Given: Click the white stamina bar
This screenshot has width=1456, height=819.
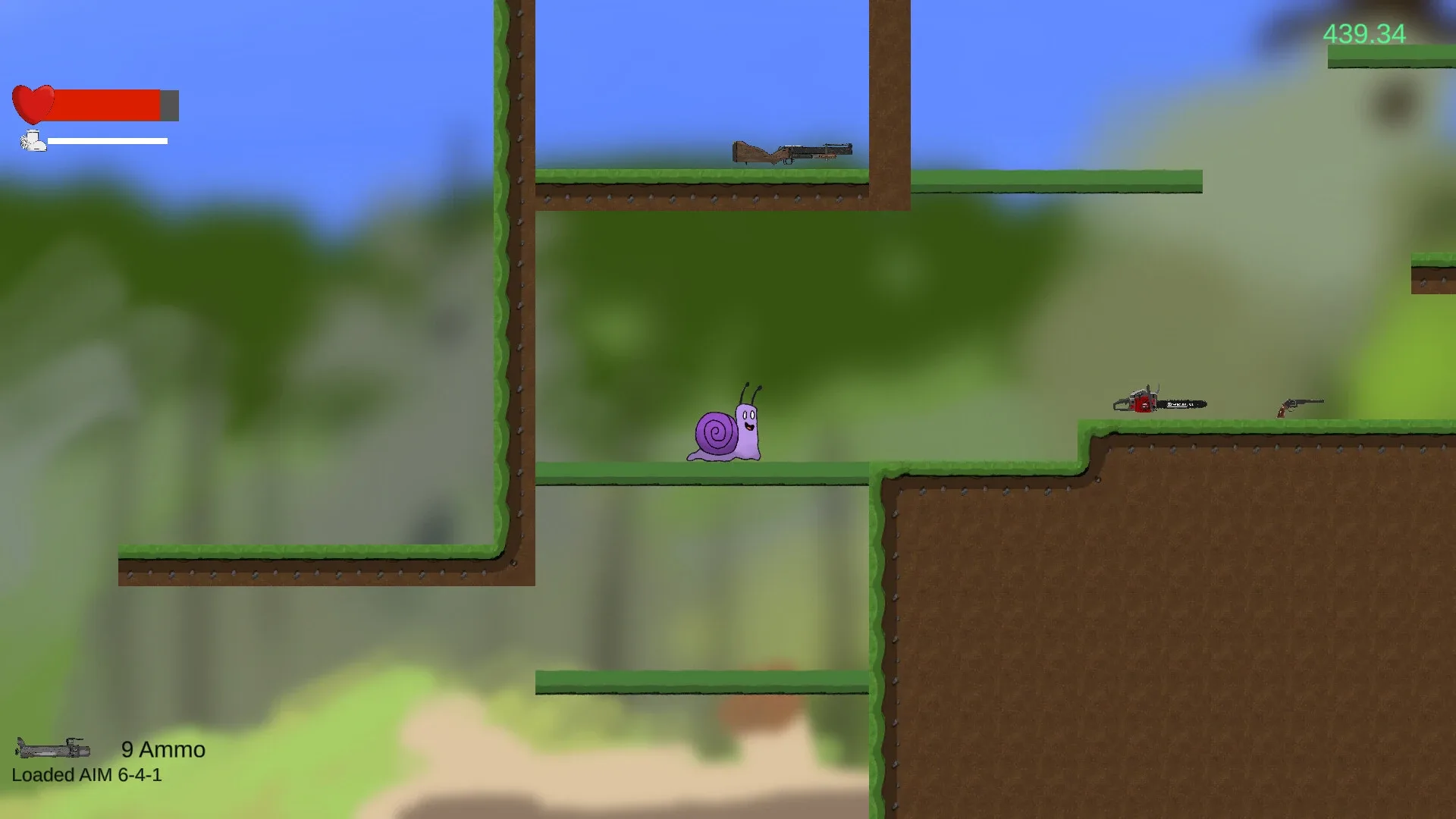Looking at the screenshot, I should point(106,141).
